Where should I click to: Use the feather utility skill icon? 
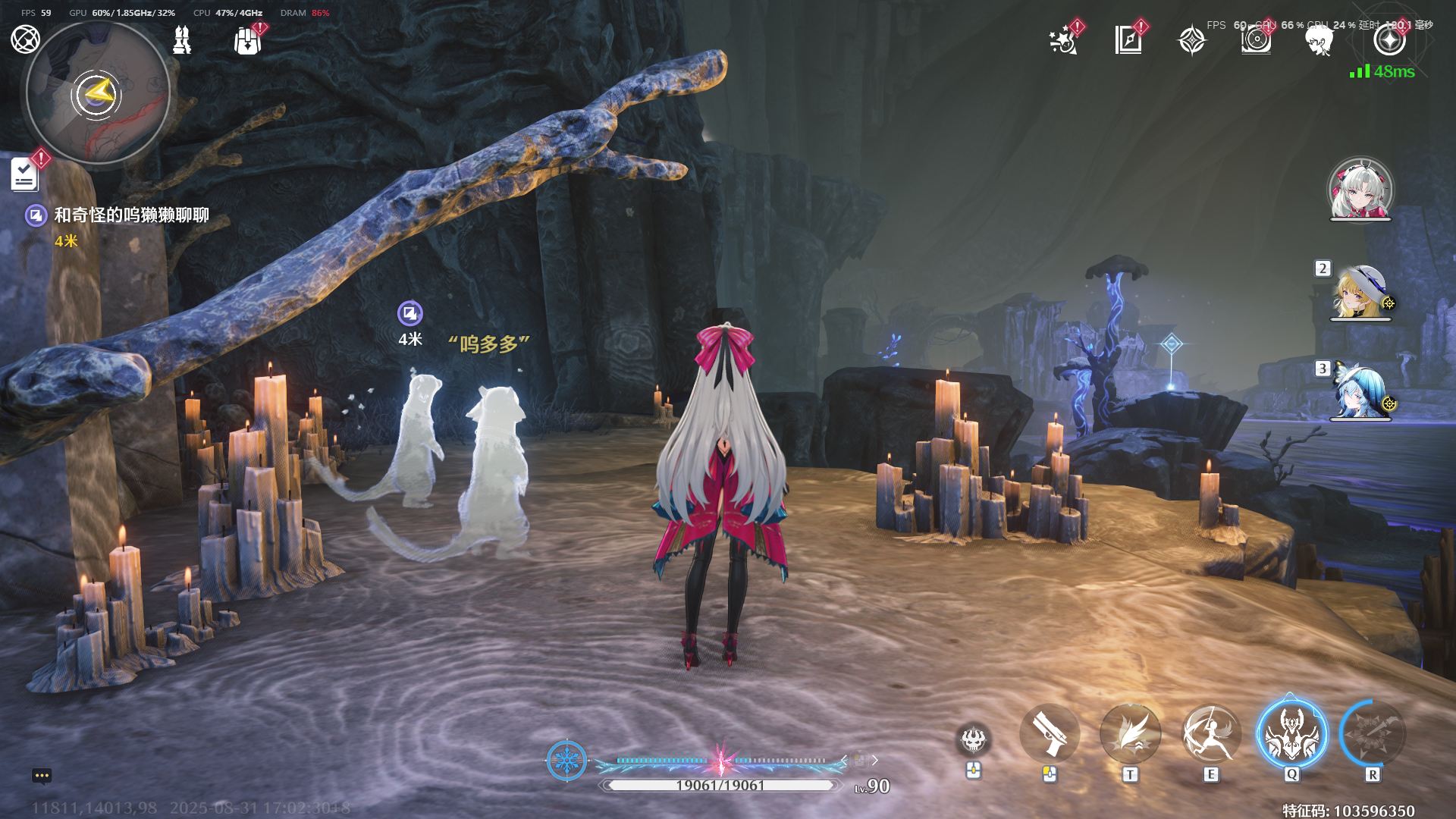pos(1130,733)
